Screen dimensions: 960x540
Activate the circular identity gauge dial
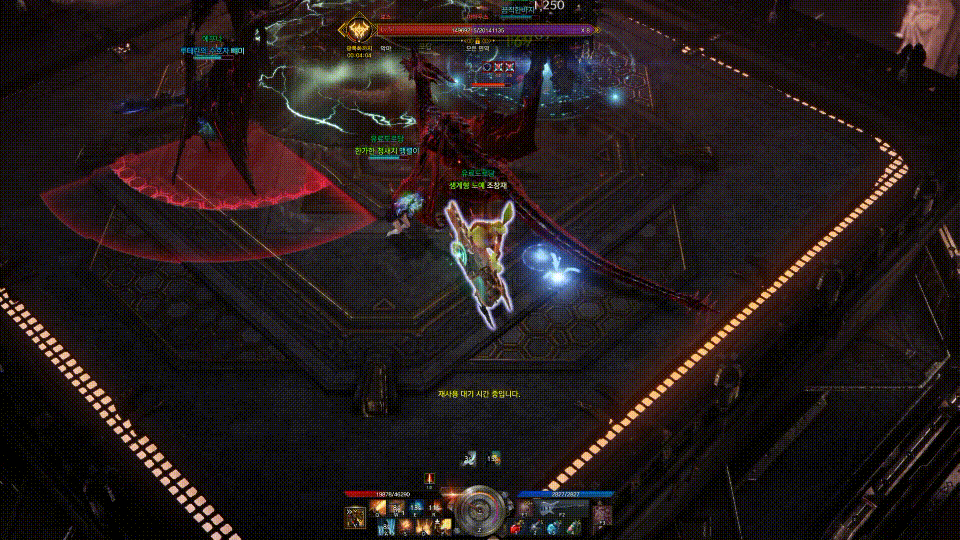[x=479, y=511]
